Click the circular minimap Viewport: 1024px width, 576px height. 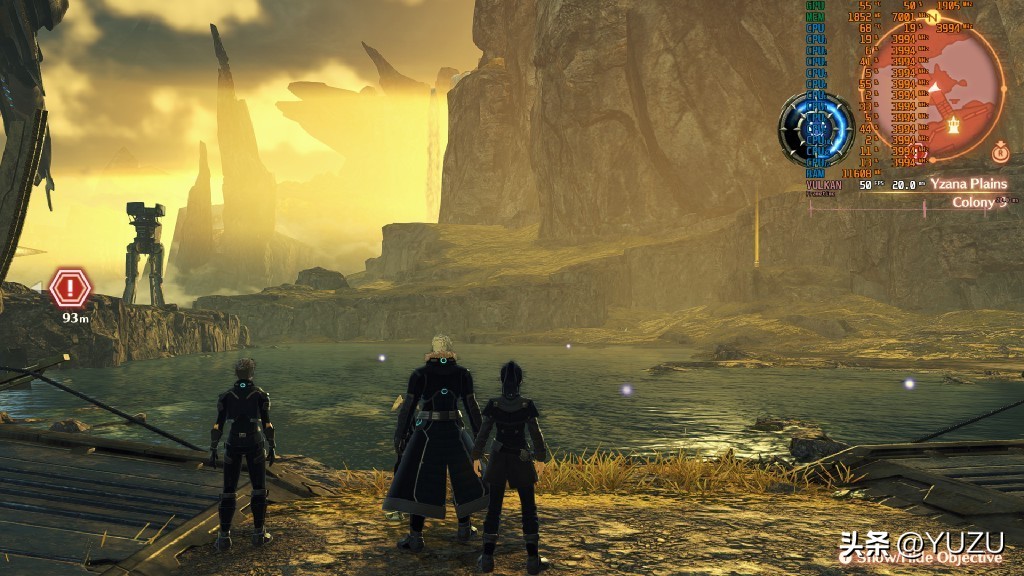click(x=935, y=90)
